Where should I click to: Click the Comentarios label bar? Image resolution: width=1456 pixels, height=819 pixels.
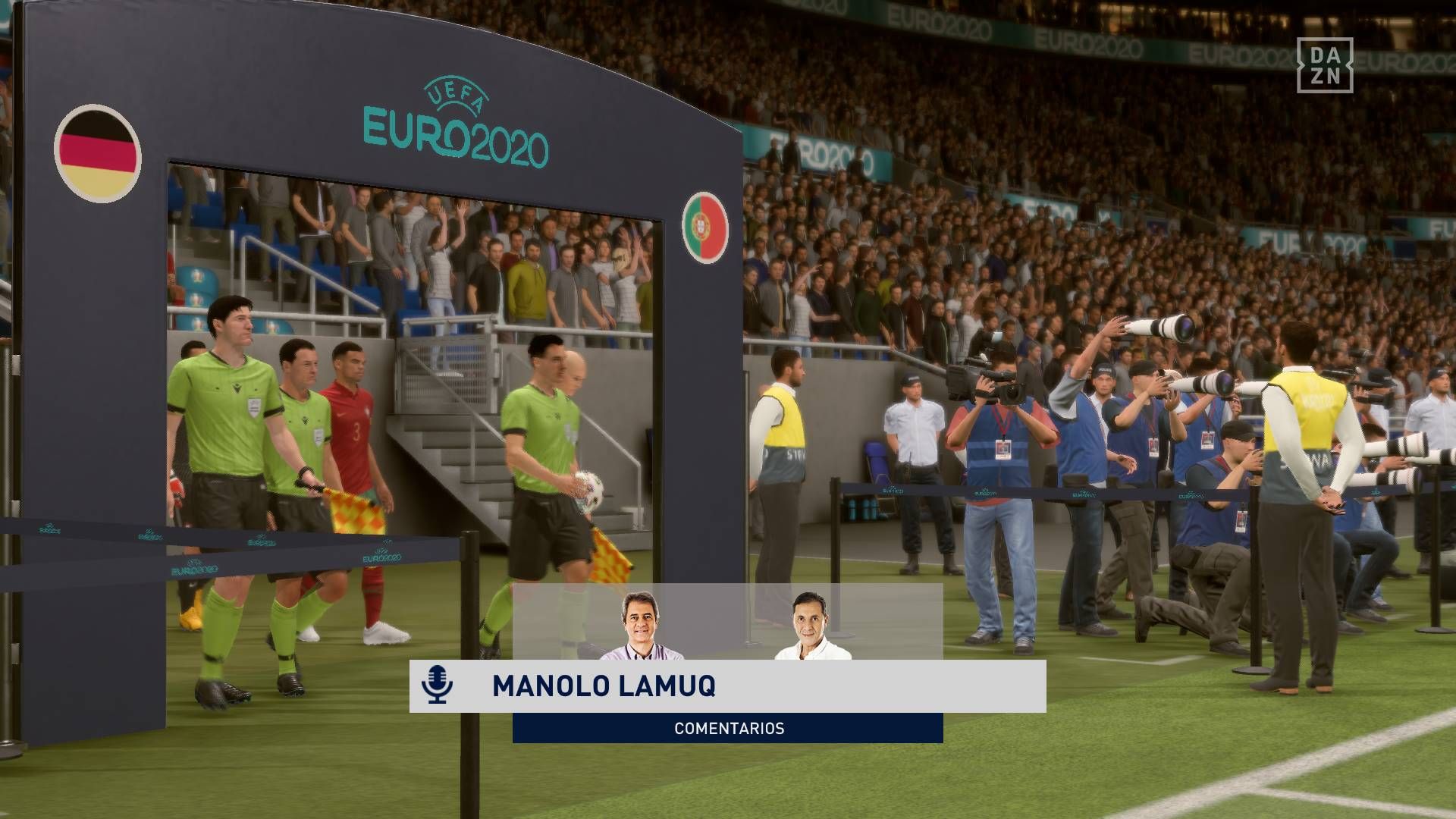point(728,728)
